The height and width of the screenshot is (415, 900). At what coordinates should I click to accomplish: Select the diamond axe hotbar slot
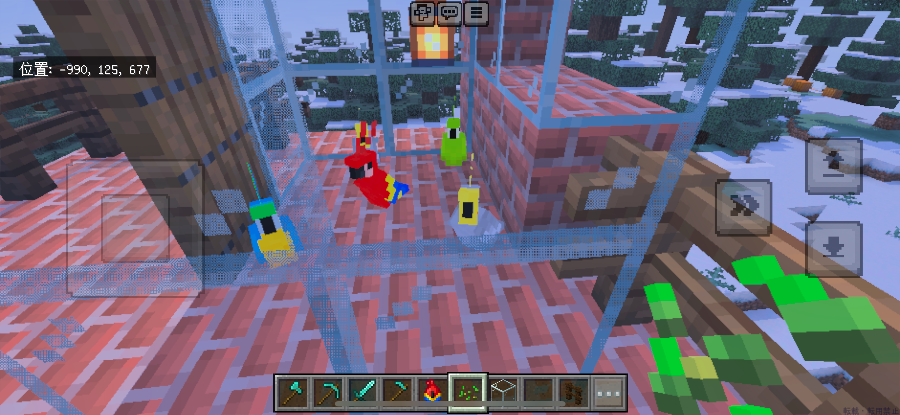pos(293,392)
